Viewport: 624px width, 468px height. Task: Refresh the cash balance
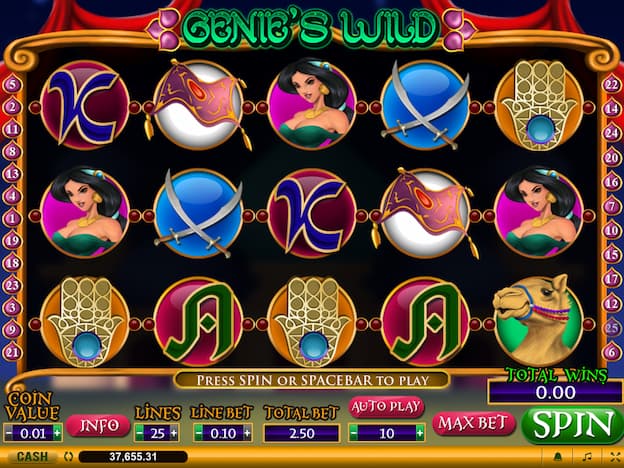66,457
